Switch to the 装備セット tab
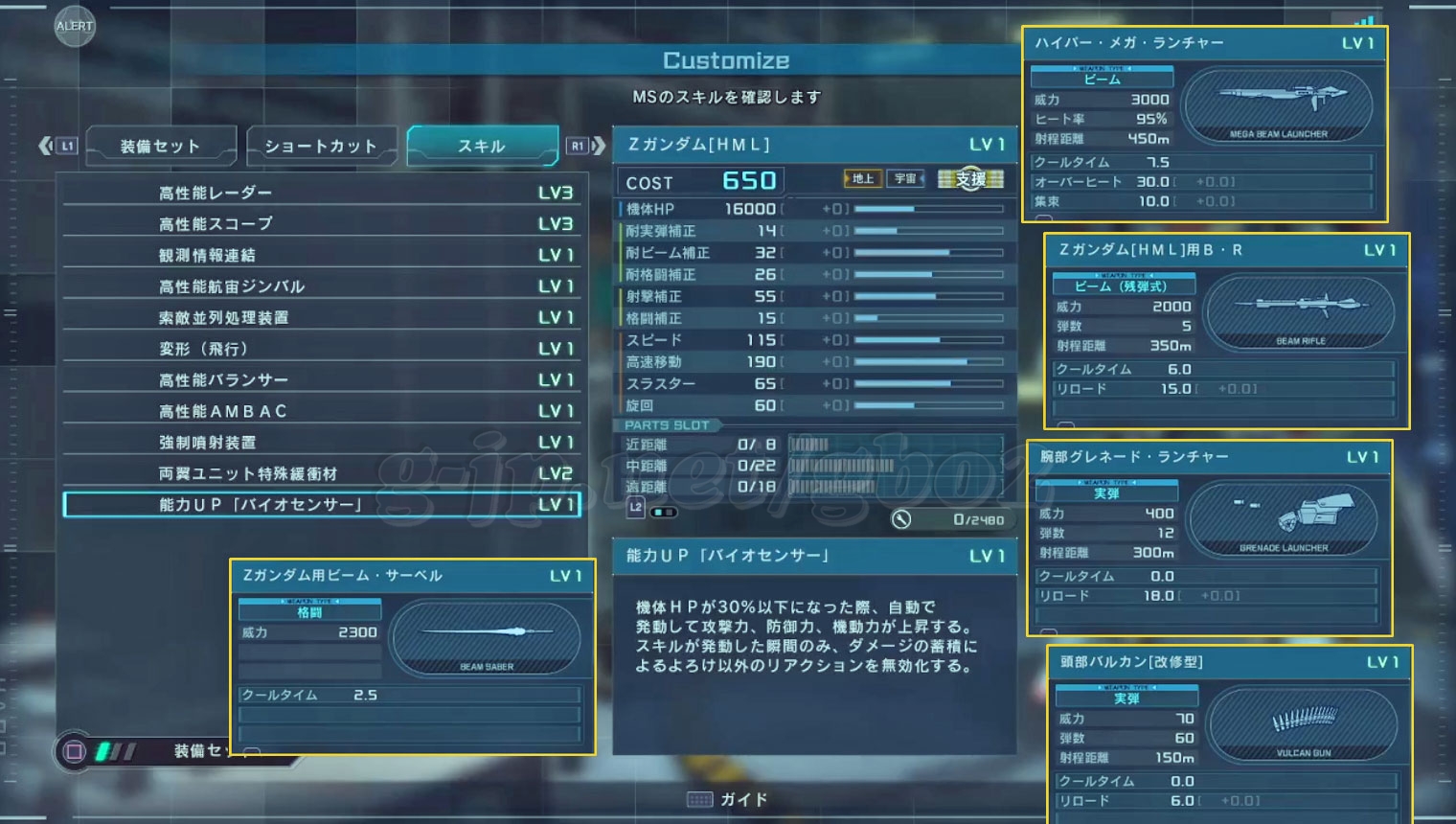This screenshot has width=1456, height=824. click(160, 147)
